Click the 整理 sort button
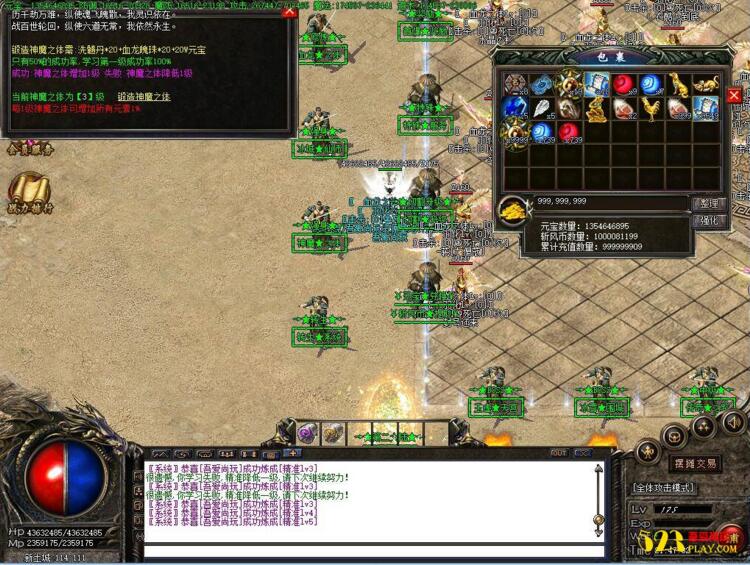The height and width of the screenshot is (565, 750). point(707,203)
